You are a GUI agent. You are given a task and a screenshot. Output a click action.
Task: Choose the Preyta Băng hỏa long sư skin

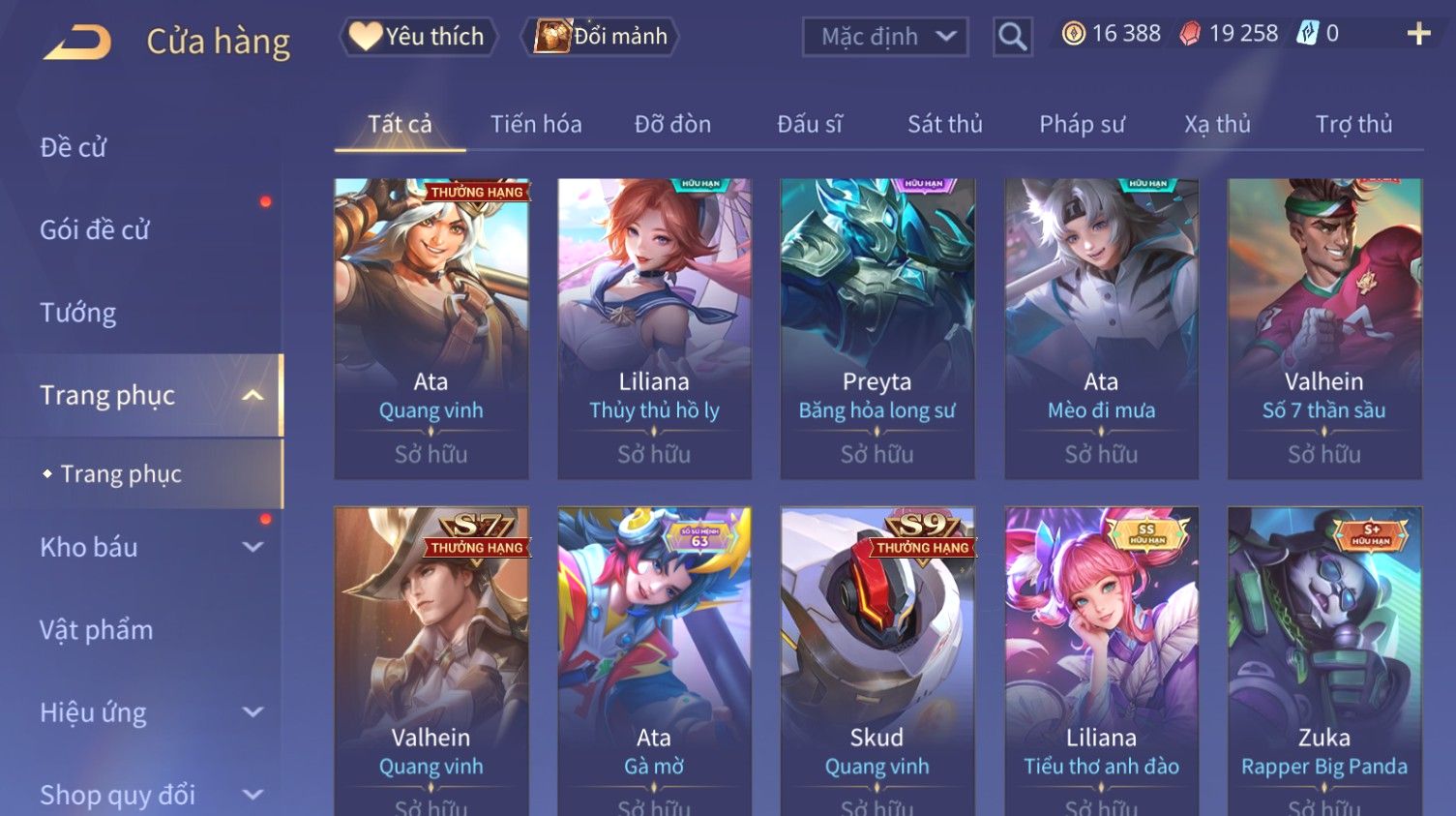pos(877,327)
